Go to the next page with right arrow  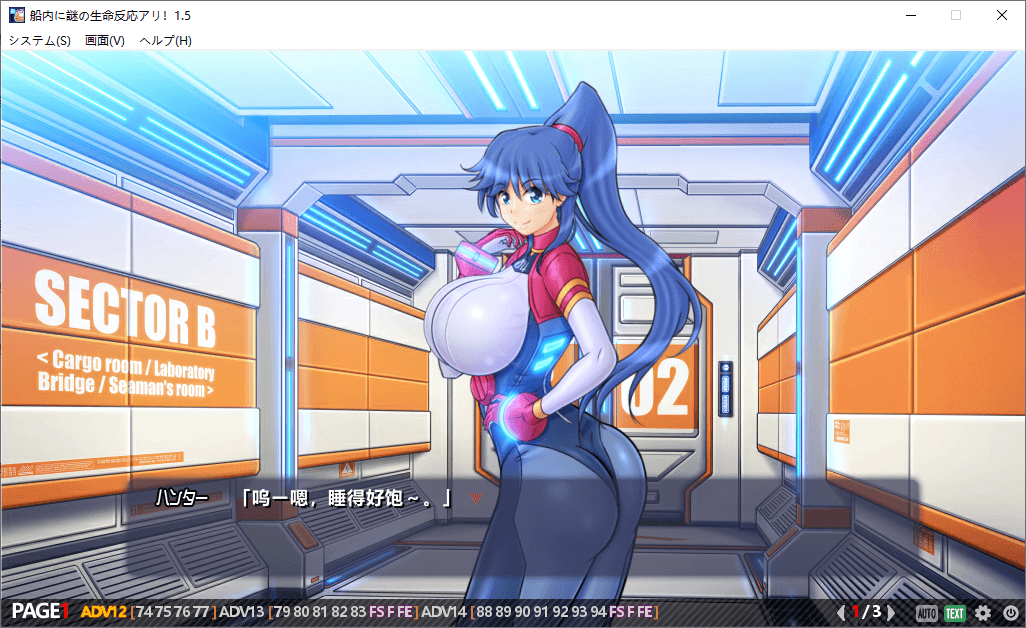(x=890, y=612)
